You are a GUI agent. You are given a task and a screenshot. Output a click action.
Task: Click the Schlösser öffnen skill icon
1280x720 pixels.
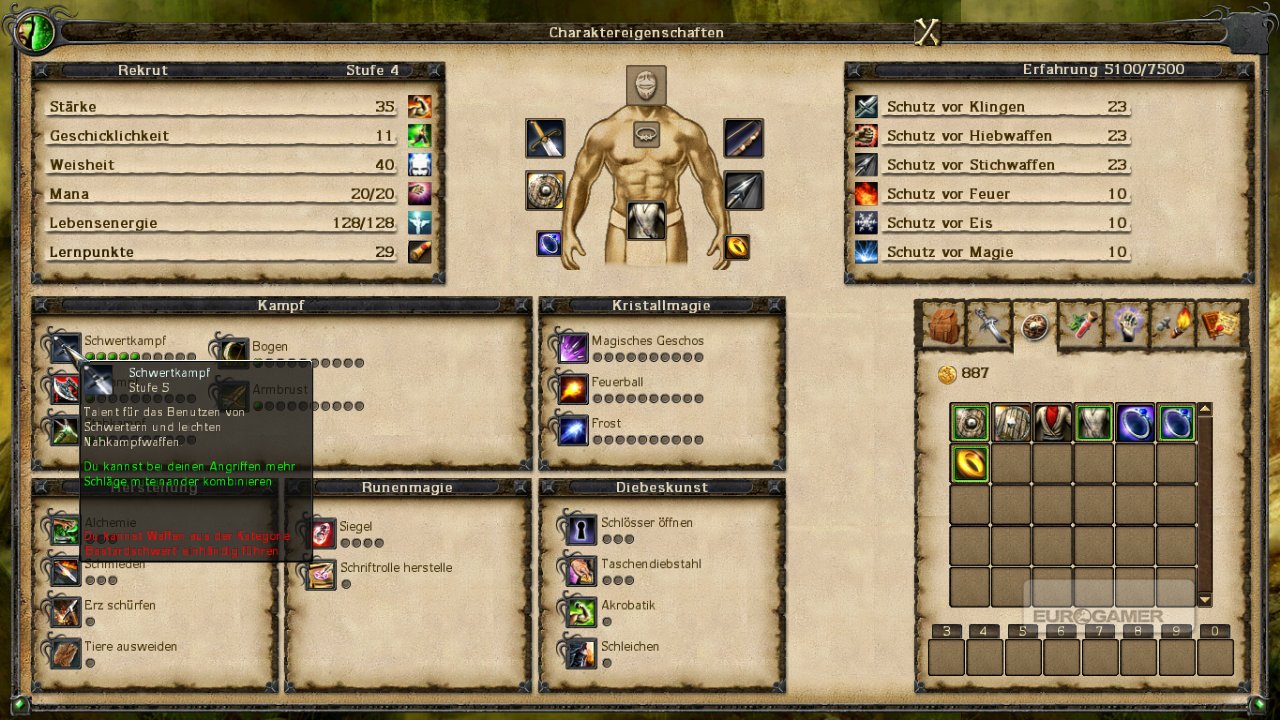click(581, 530)
